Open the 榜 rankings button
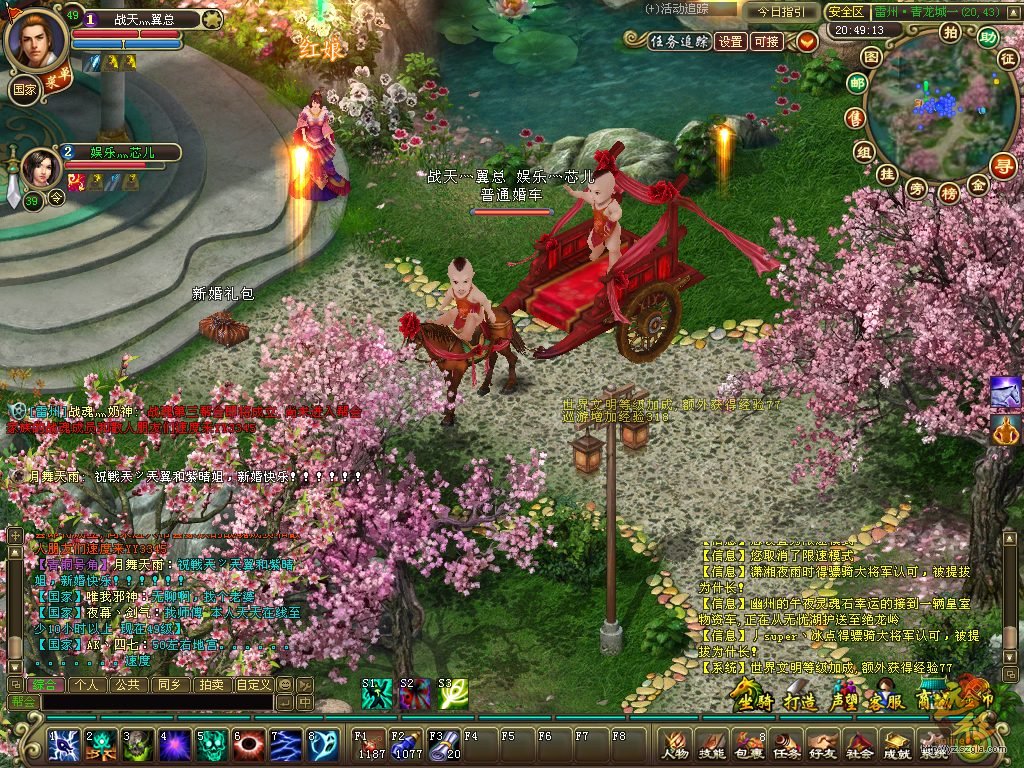This screenshot has width=1024, height=768. click(x=949, y=193)
